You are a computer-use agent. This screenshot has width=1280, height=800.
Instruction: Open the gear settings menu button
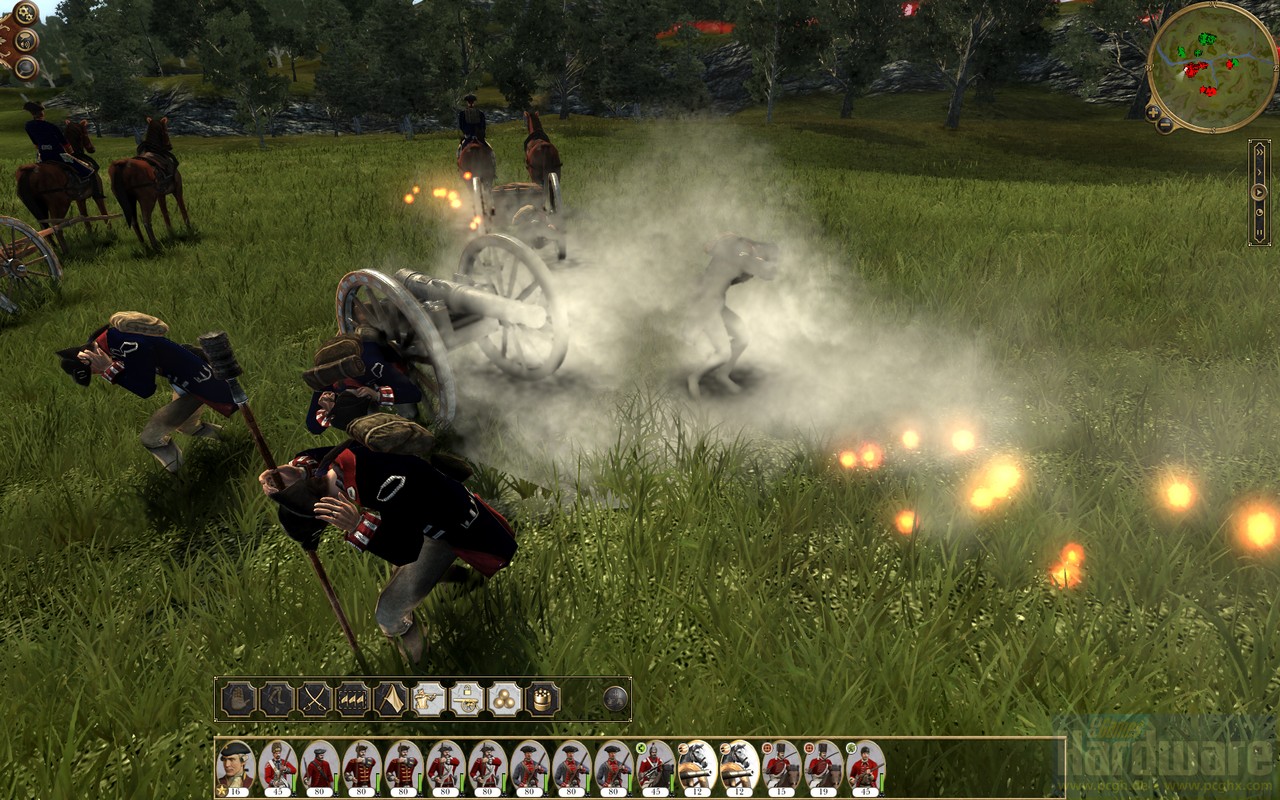(x=22, y=13)
